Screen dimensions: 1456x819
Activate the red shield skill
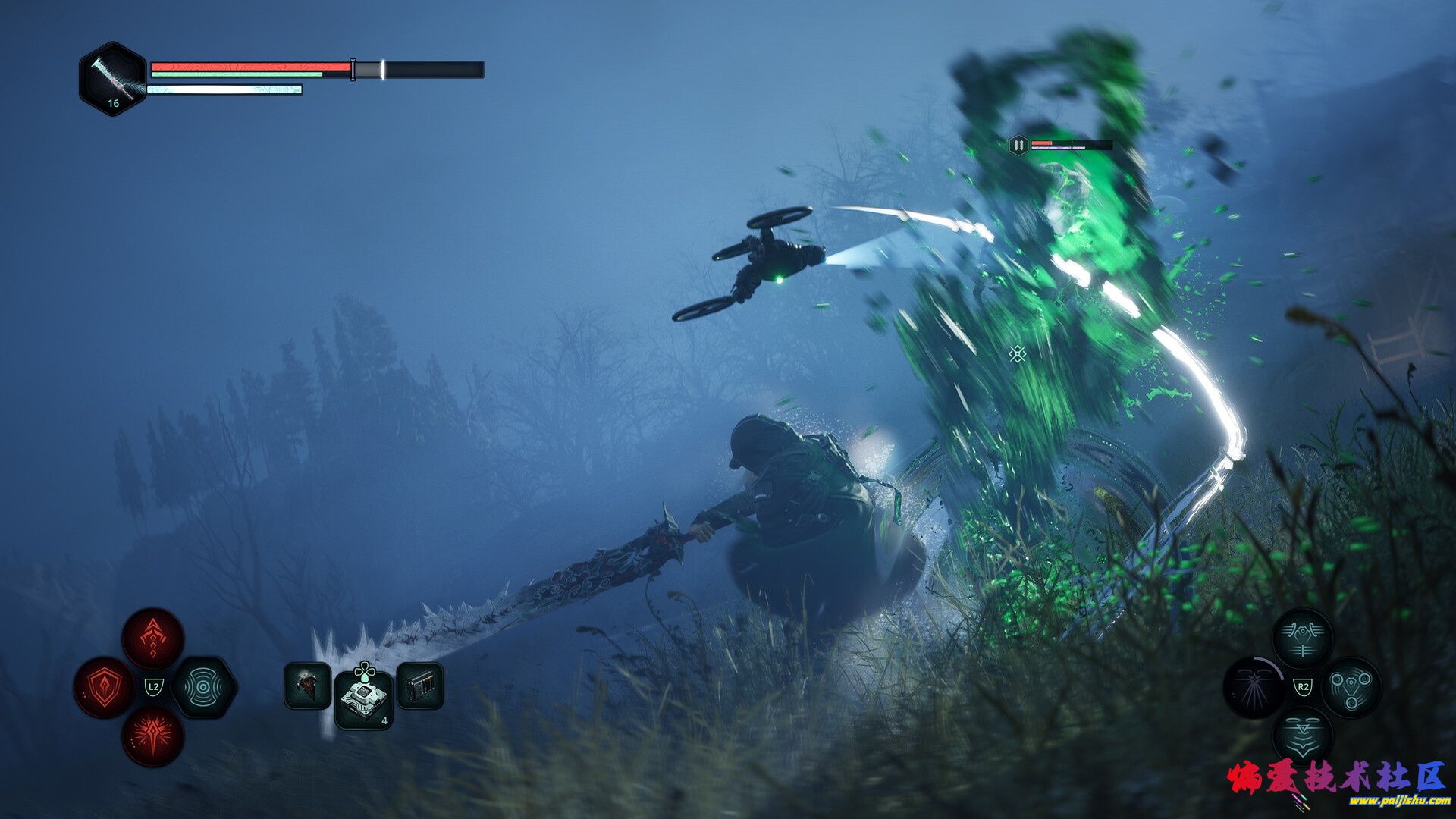(x=104, y=688)
